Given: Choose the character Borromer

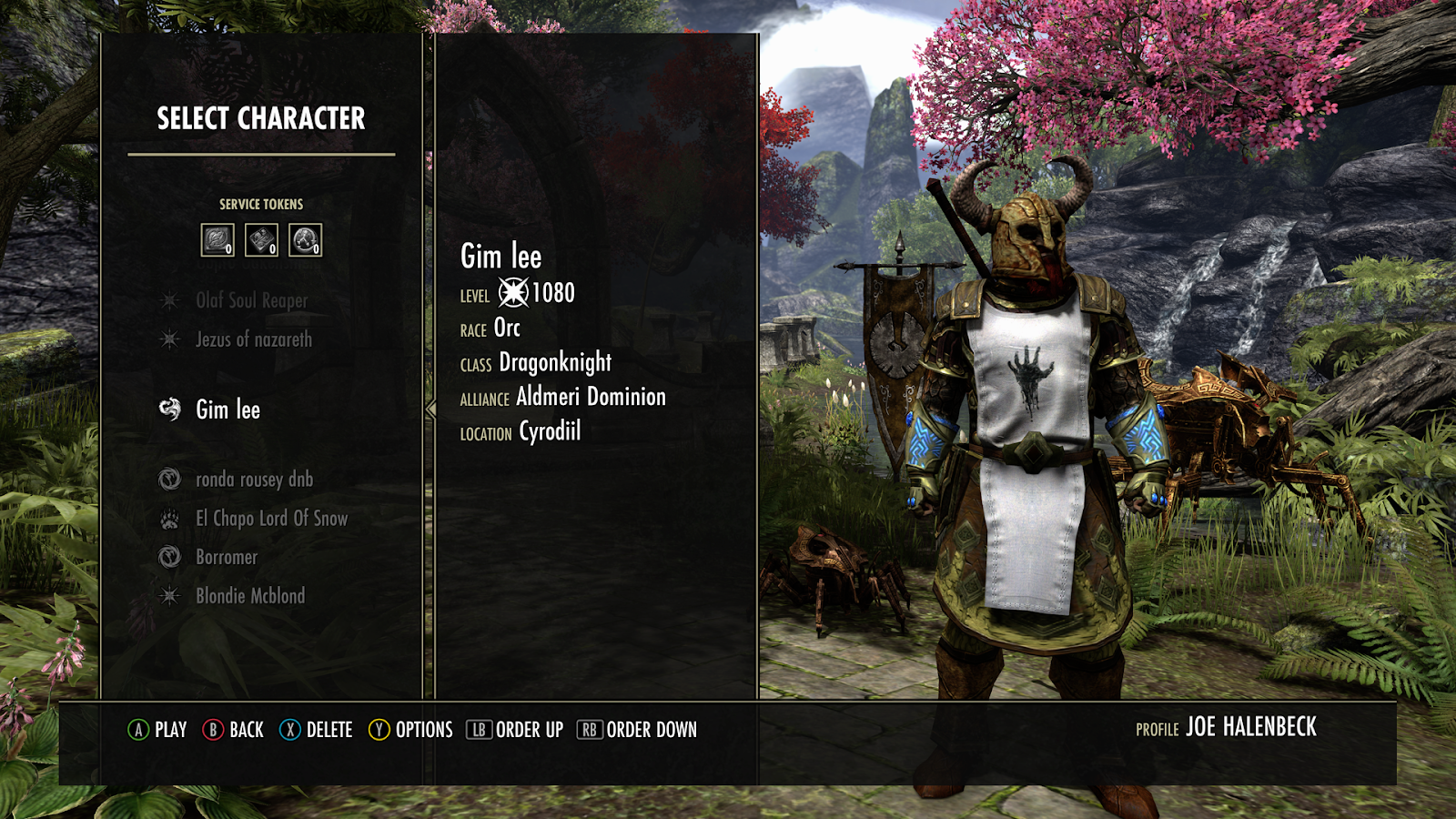Looking at the screenshot, I should coord(227,557).
